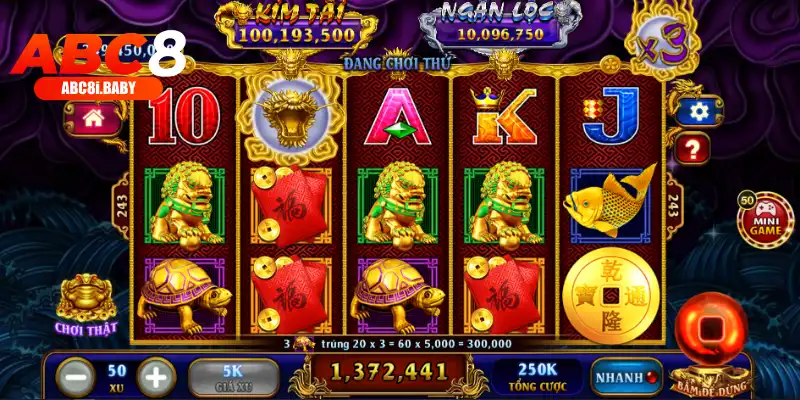Decrease the xu bet with minus button
Viewport: 800px width, 400px height.
pyautogui.click(x=75, y=378)
